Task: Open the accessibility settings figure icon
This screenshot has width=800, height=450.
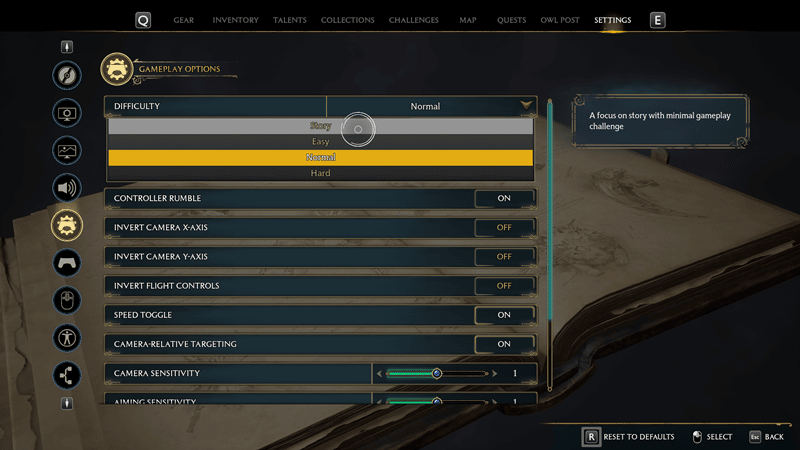Action: pyautogui.click(x=67, y=338)
